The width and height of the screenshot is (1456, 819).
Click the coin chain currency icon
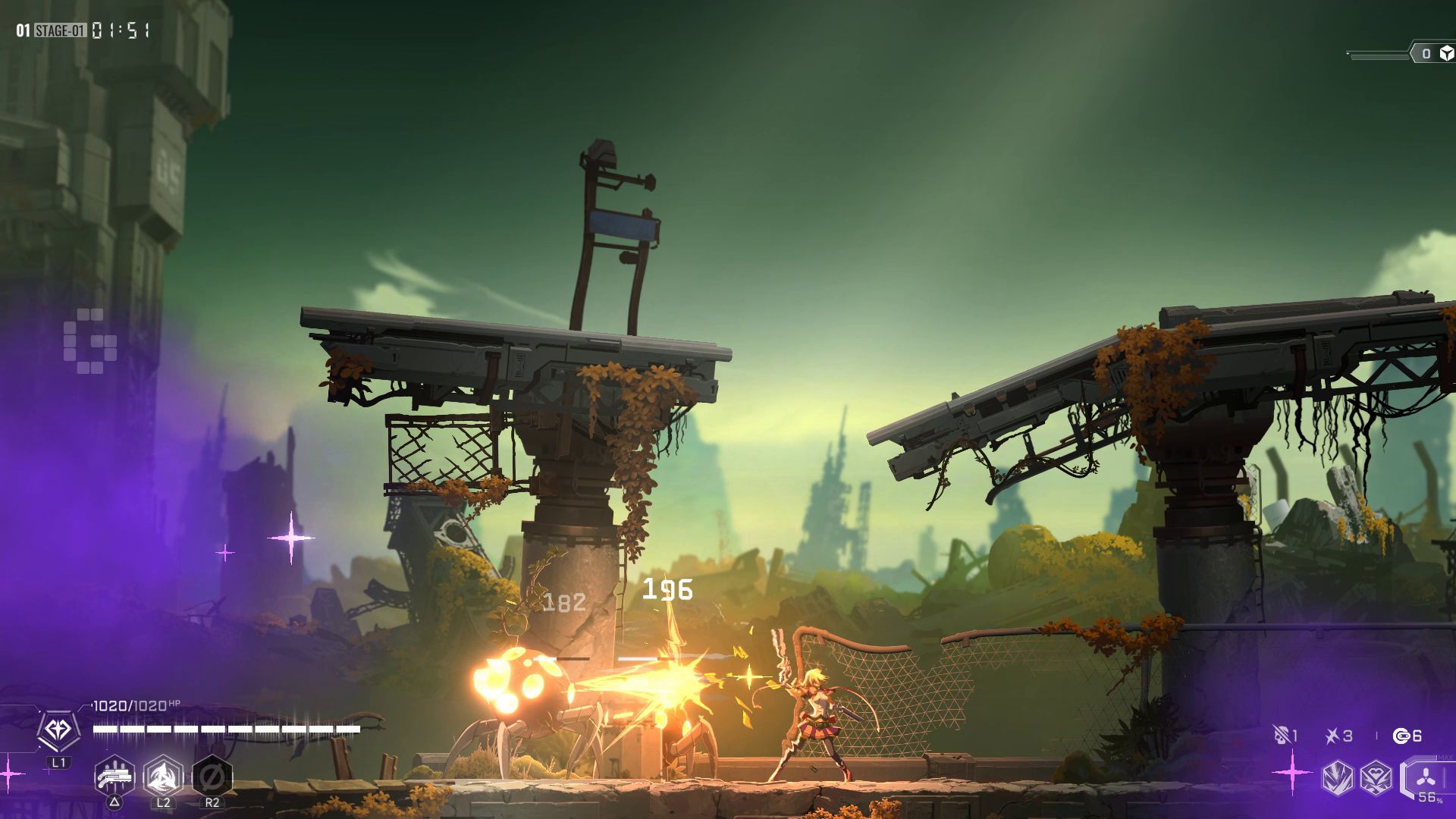(1401, 735)
